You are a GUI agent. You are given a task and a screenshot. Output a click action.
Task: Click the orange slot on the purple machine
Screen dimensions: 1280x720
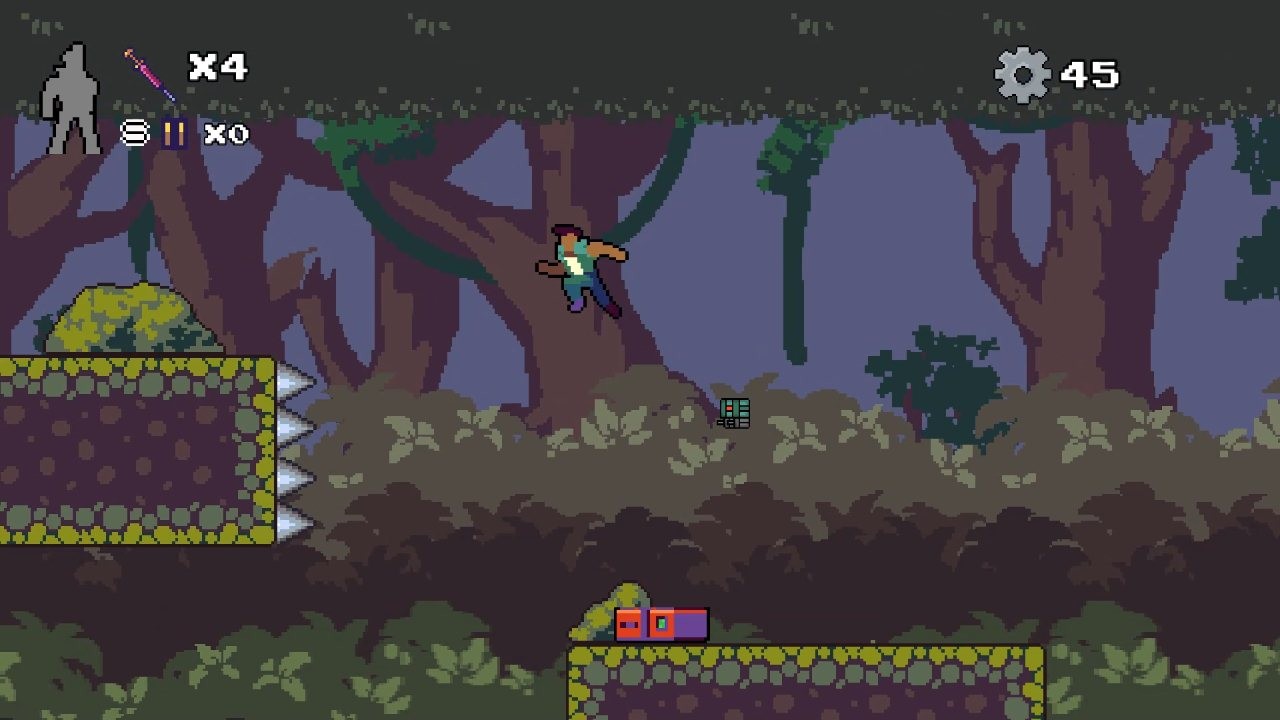662,623
